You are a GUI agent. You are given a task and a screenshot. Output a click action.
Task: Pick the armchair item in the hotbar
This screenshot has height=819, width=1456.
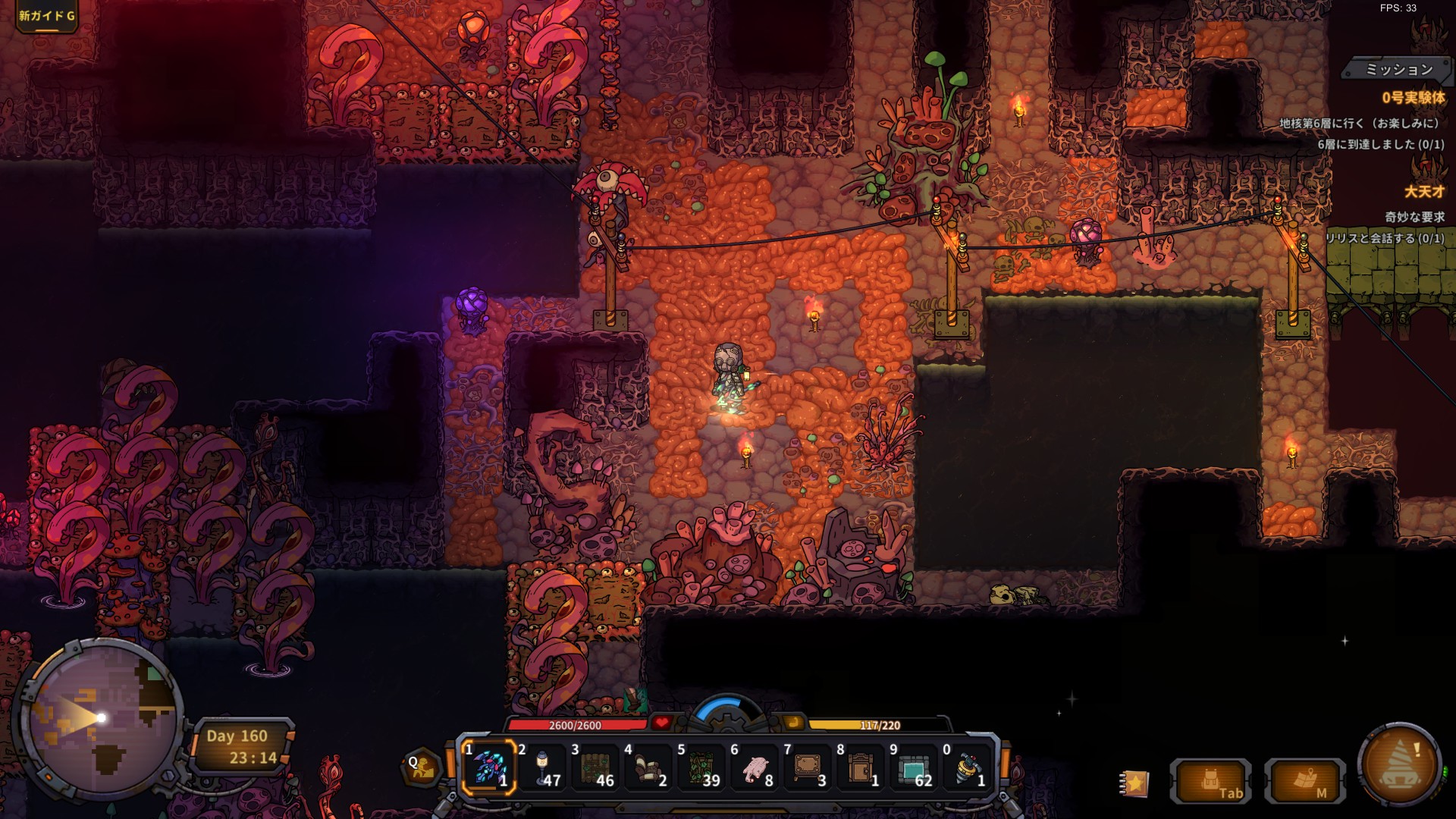[648, 767]
